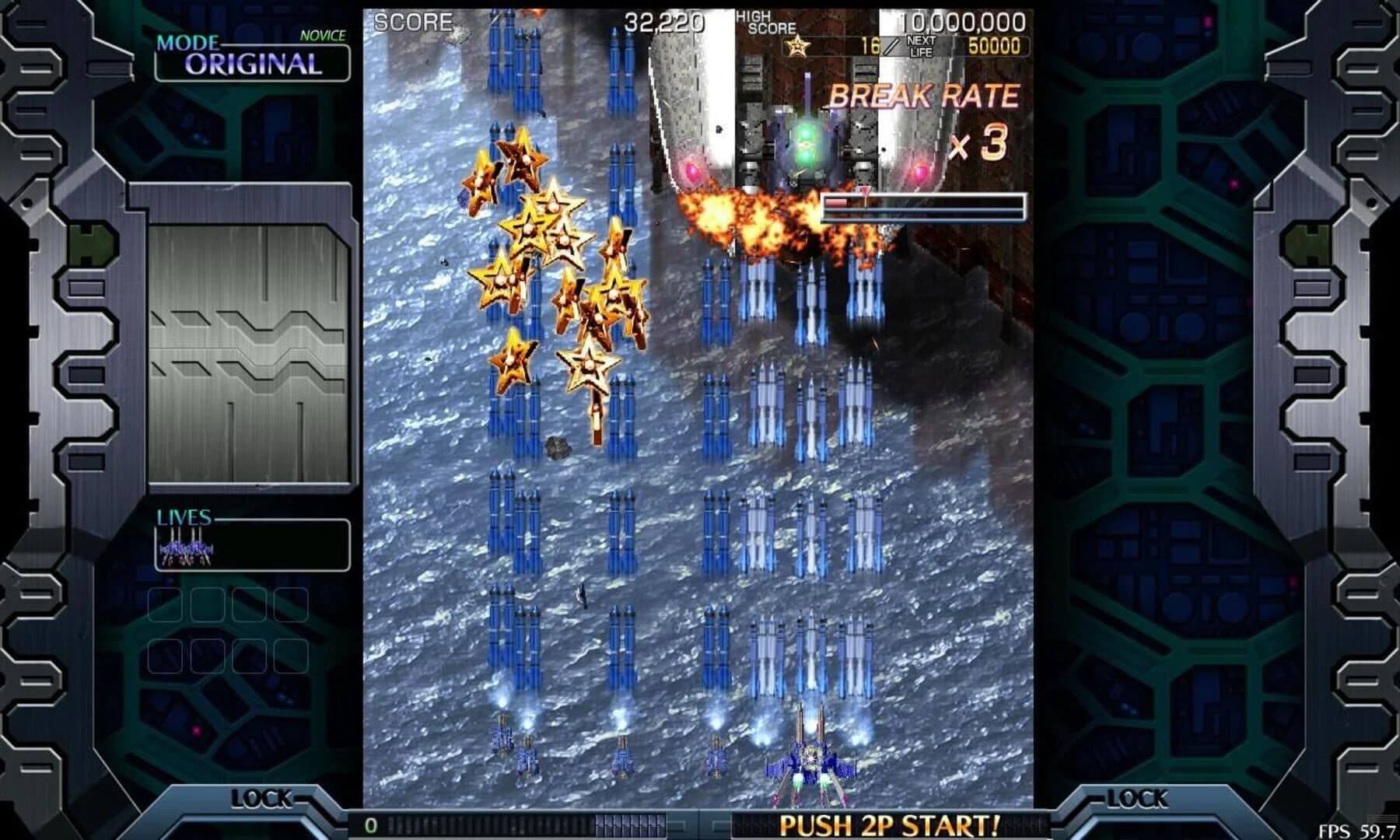Image resolution: width=1400 pixels, height=840 pixels.
Task: Click the FPS 59.7 readout
Action: click(1357, 830)
